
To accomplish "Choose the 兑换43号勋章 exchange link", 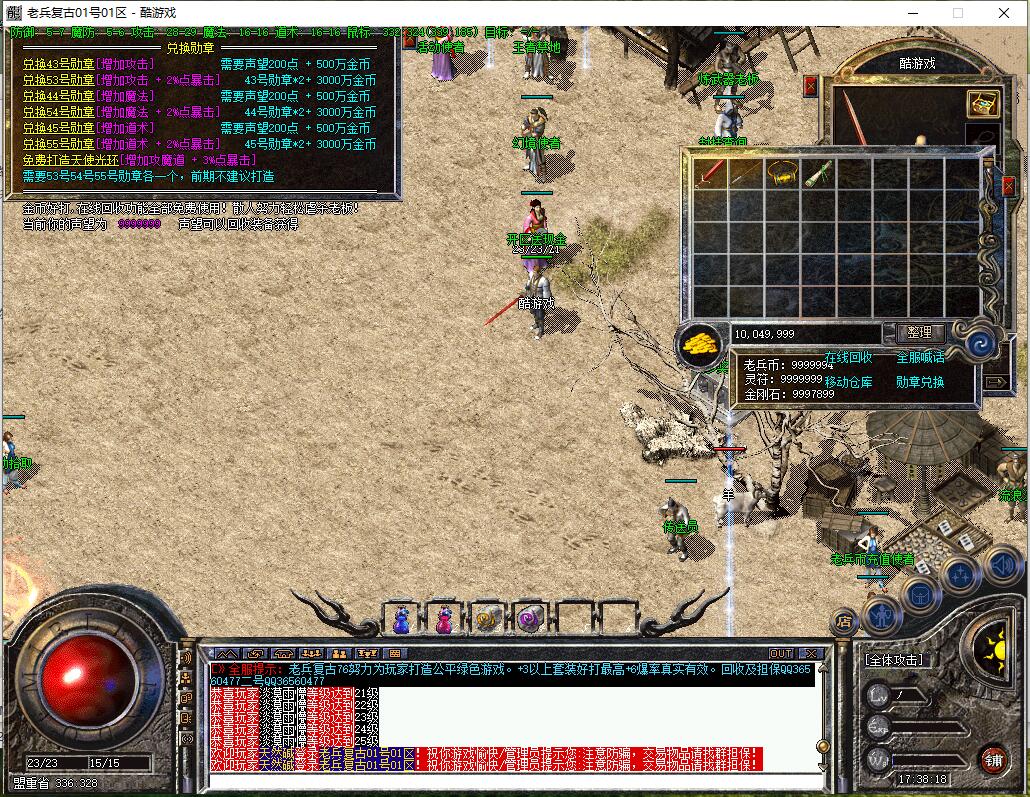I will pyautogui.click(x=58, y=64).
